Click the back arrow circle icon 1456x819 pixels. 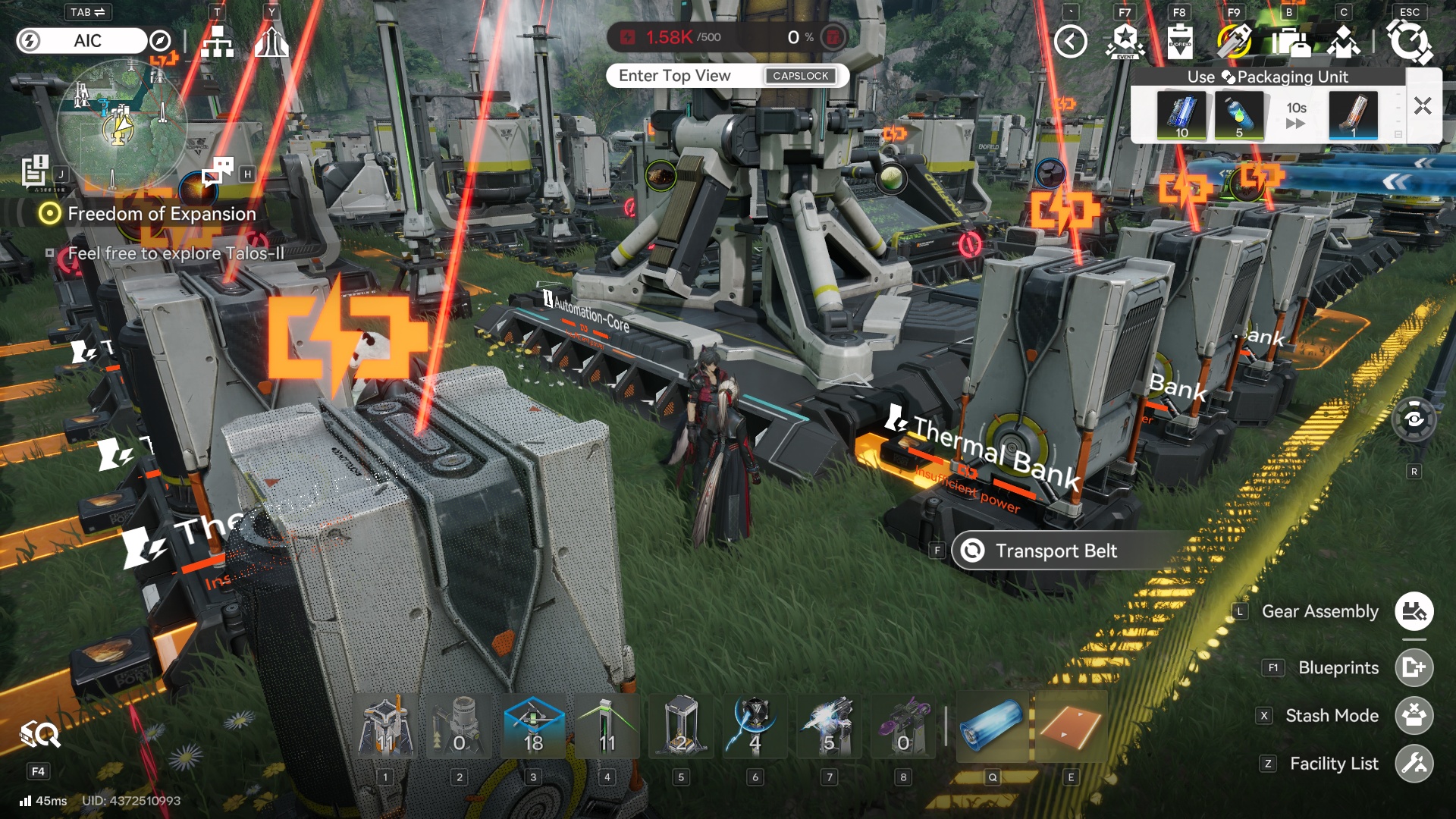[1071, 42]
